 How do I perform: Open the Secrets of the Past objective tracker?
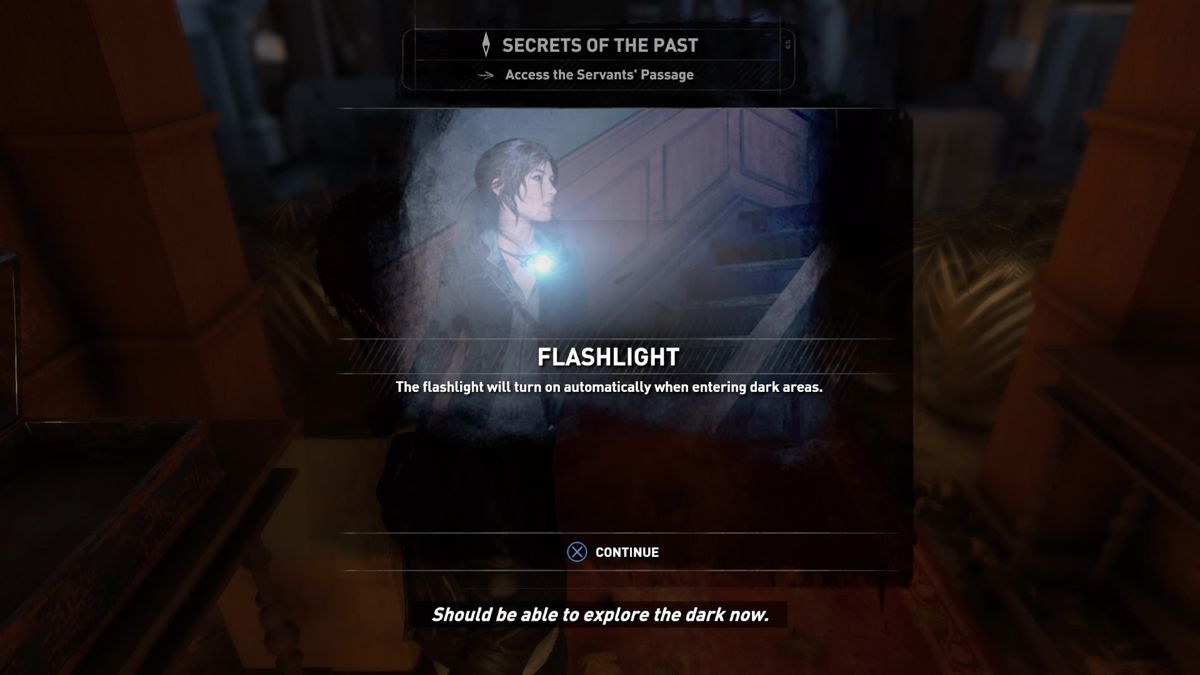click(599, 46)
